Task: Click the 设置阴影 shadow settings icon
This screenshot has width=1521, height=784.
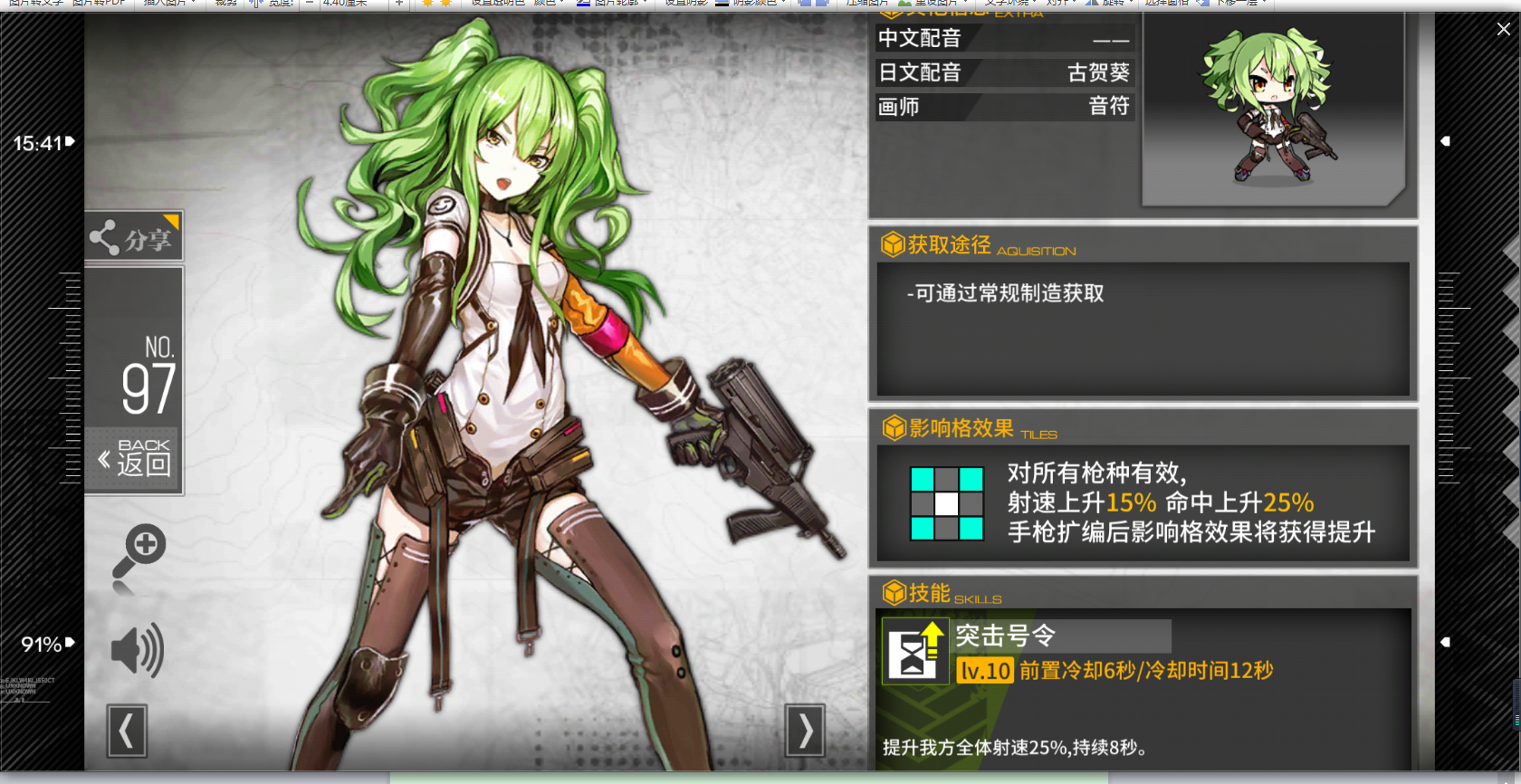Action: point(685,5)
